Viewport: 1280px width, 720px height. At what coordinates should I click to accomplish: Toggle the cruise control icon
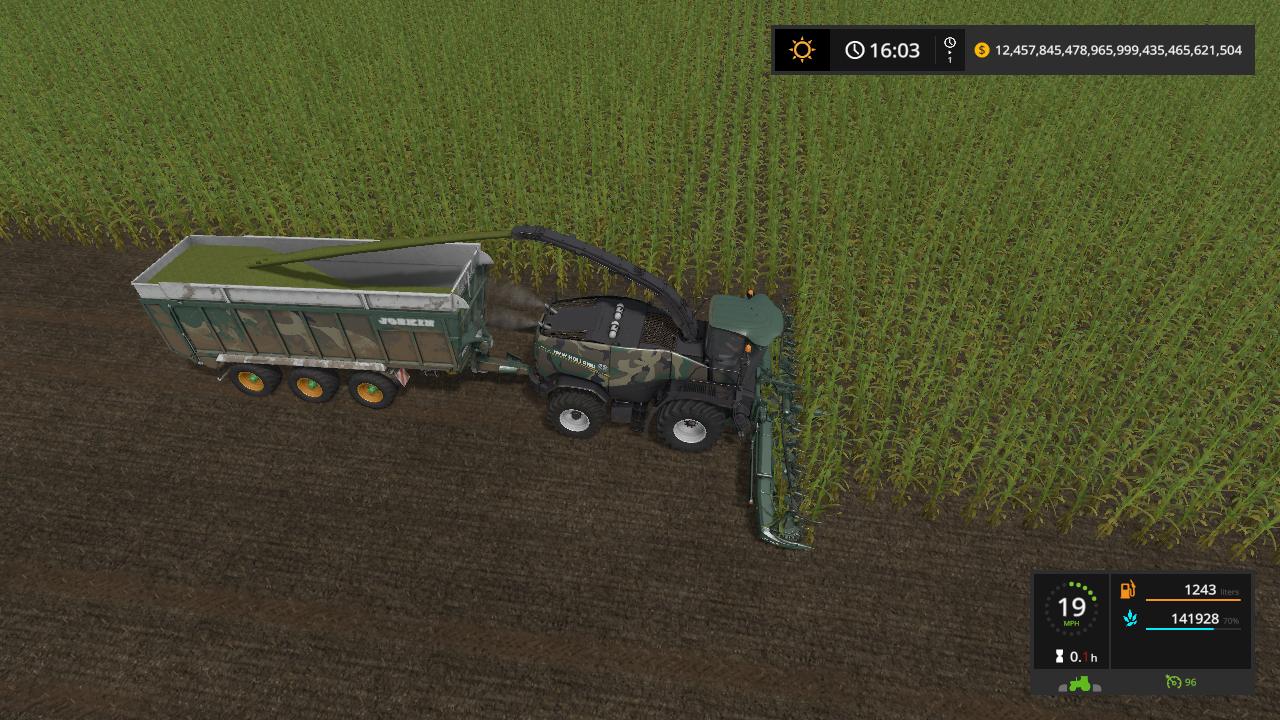pyautogui.click(x=1174, y=682)
